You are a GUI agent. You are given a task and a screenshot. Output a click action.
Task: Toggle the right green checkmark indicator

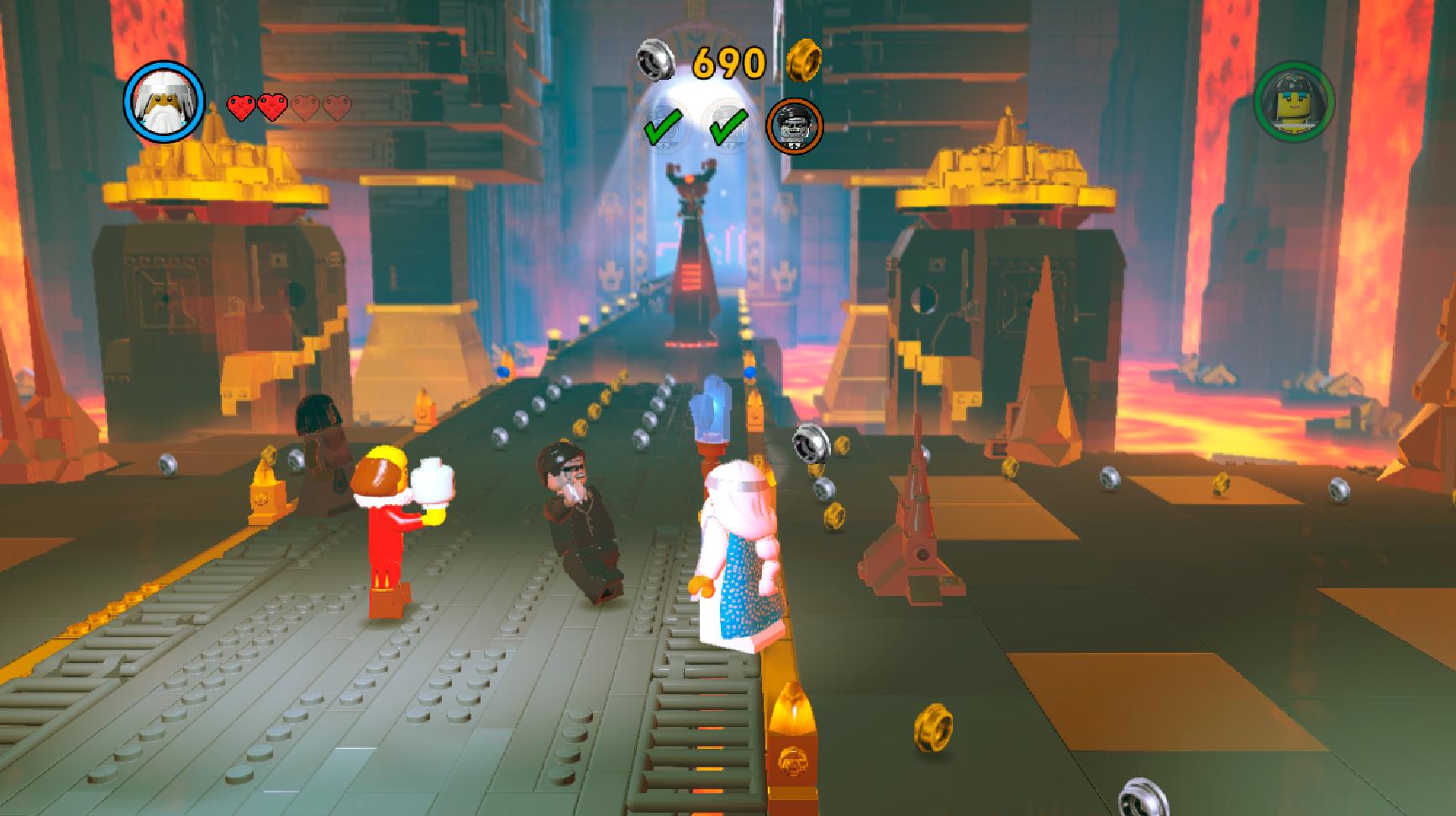tap(729, 124)
